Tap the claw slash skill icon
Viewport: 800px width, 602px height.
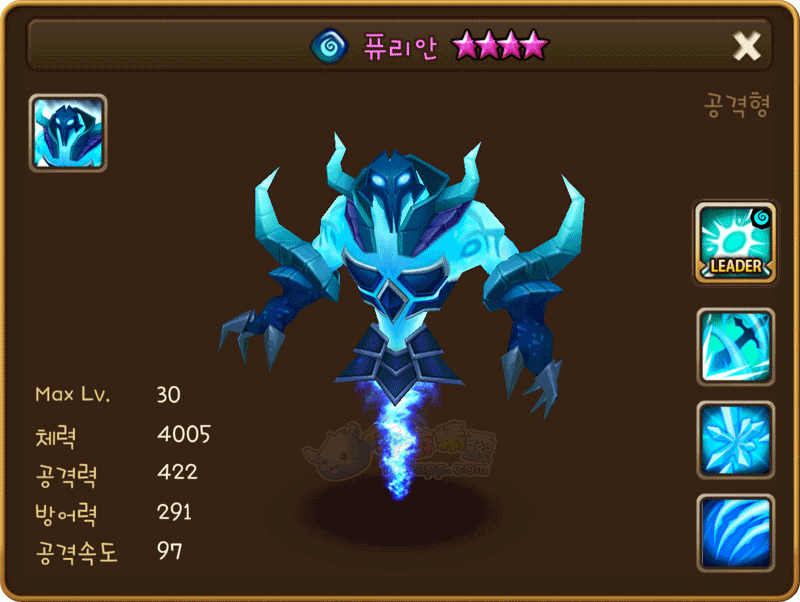coord(736,346)
